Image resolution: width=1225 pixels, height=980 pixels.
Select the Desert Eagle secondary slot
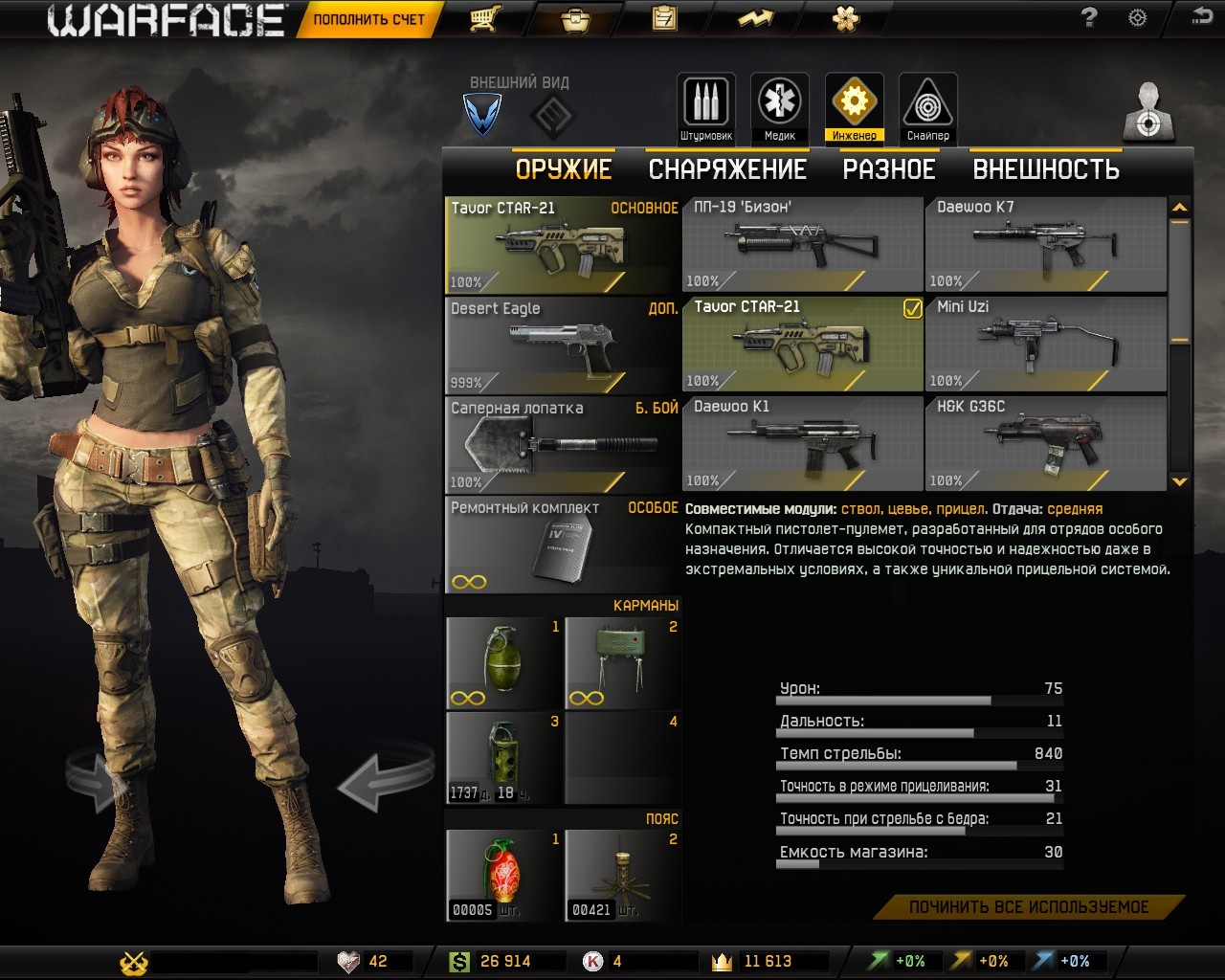(563, 345)
